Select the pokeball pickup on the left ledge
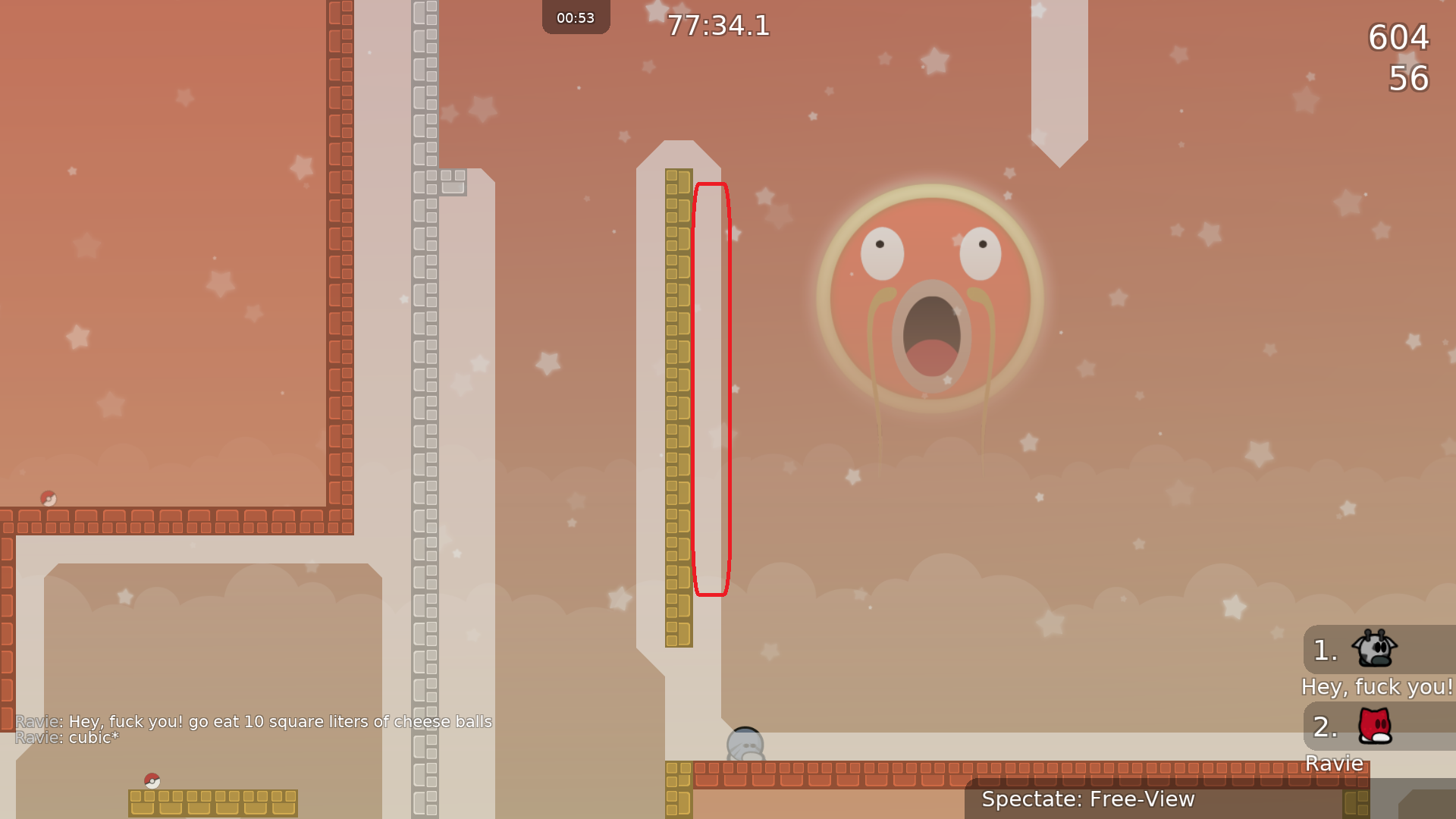This screenshot has height=819, width=1456. [49, 497]
